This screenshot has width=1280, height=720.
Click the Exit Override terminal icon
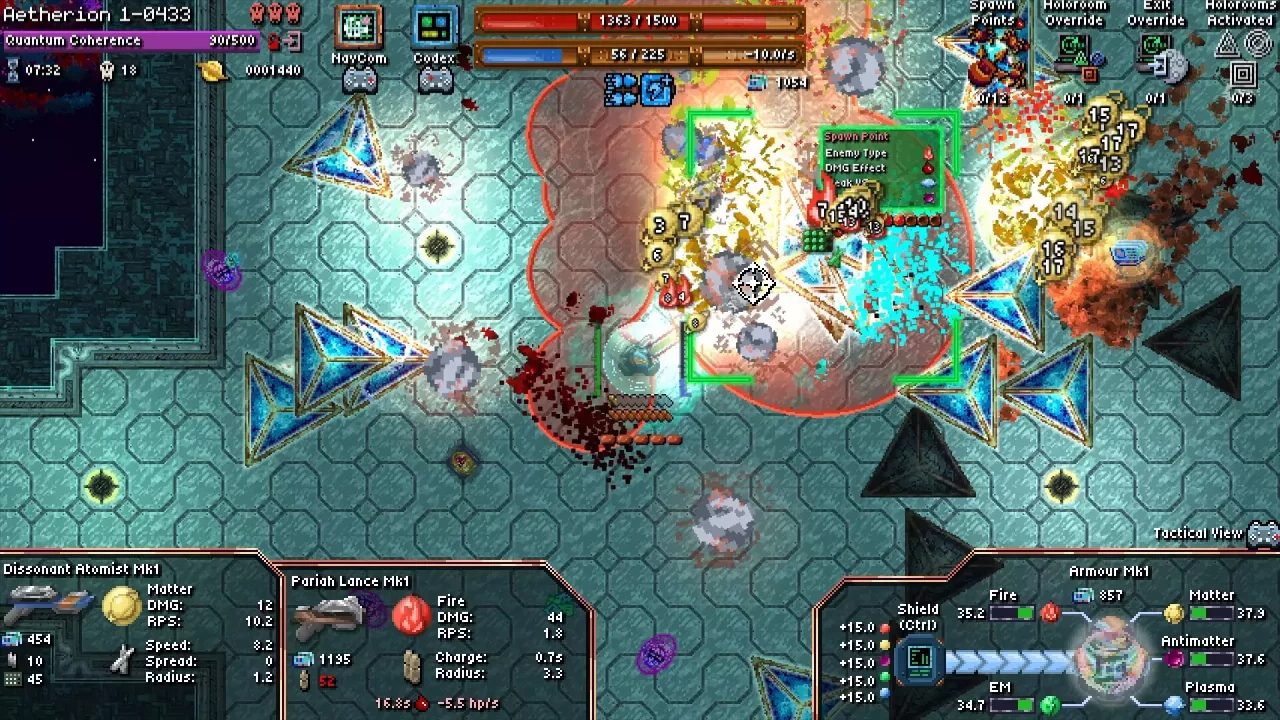pyautogui.click(x=1158, y=52)
